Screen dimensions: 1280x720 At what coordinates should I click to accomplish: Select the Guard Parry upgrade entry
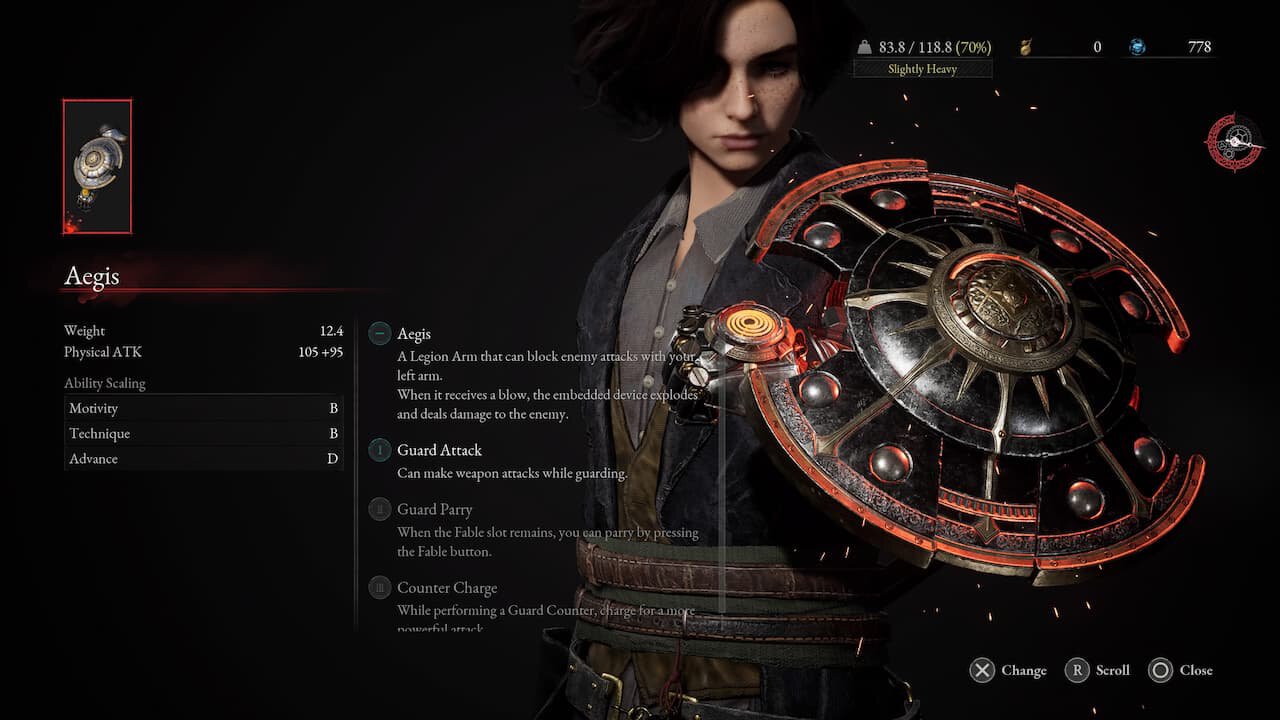click(x=434, y=510)
